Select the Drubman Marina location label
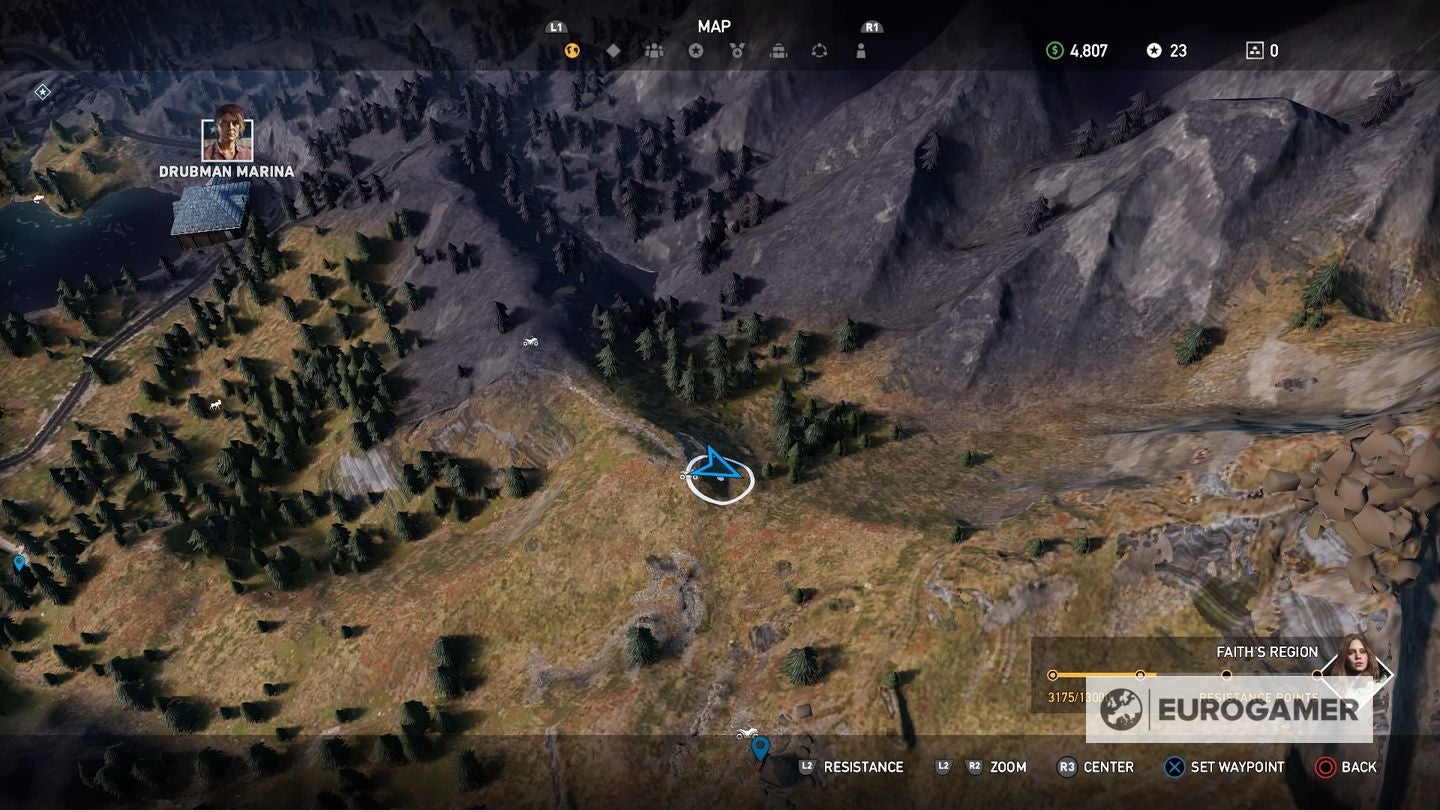 [227, 172]
